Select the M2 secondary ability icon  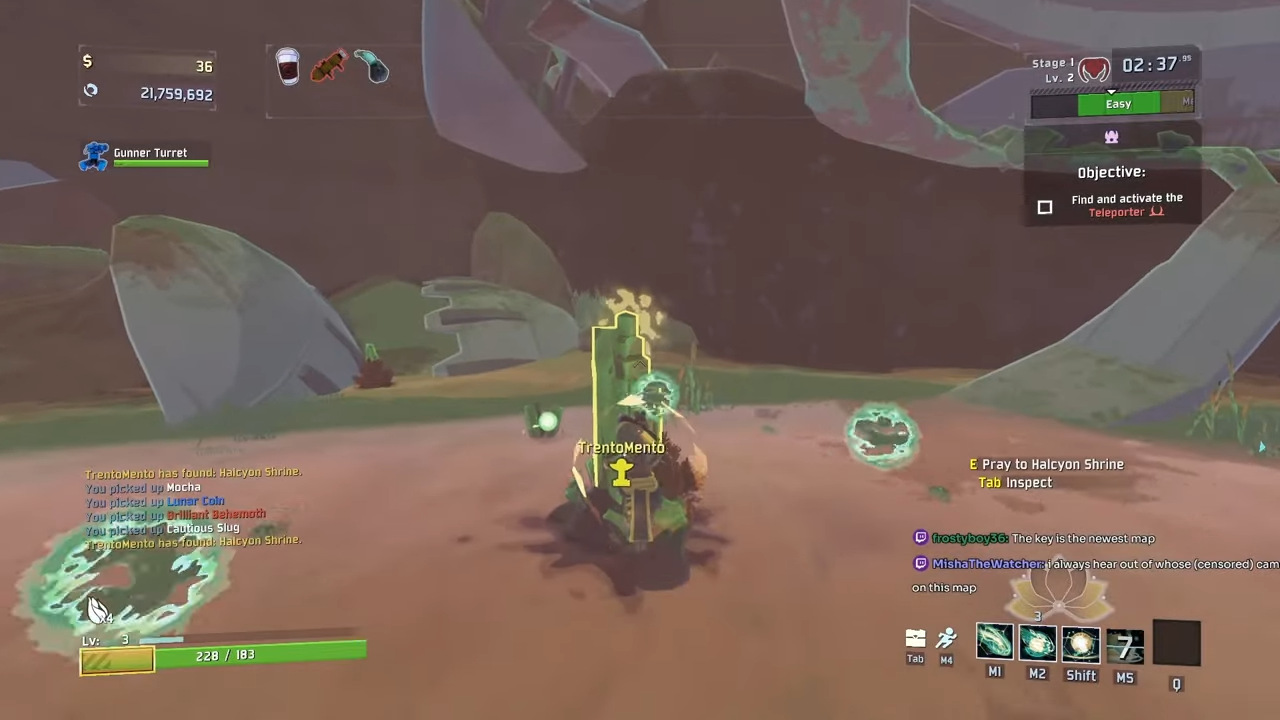[x=1037, y=645]
